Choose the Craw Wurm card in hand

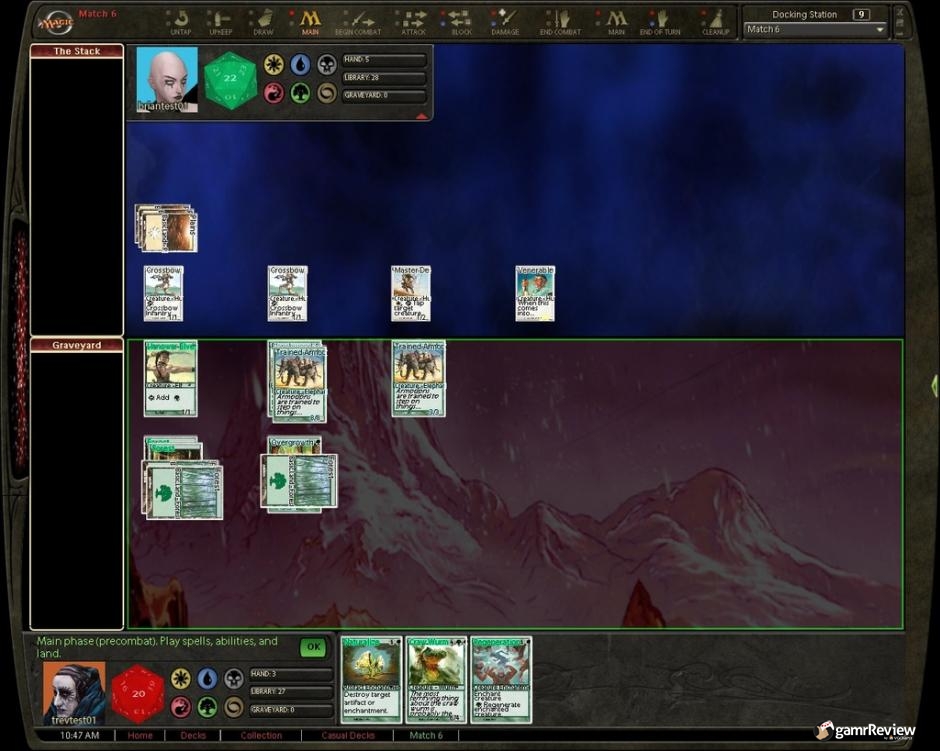pos(436,680)
